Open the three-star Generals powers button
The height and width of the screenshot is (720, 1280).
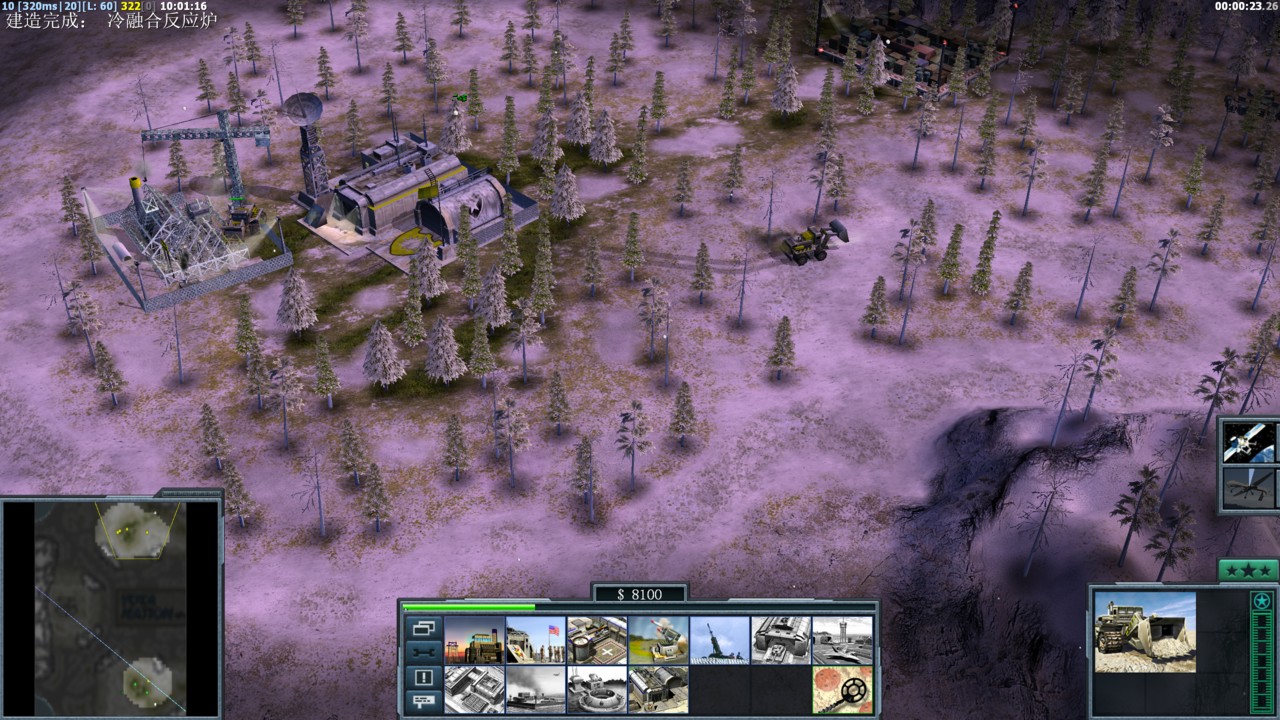click(1248, 570)
